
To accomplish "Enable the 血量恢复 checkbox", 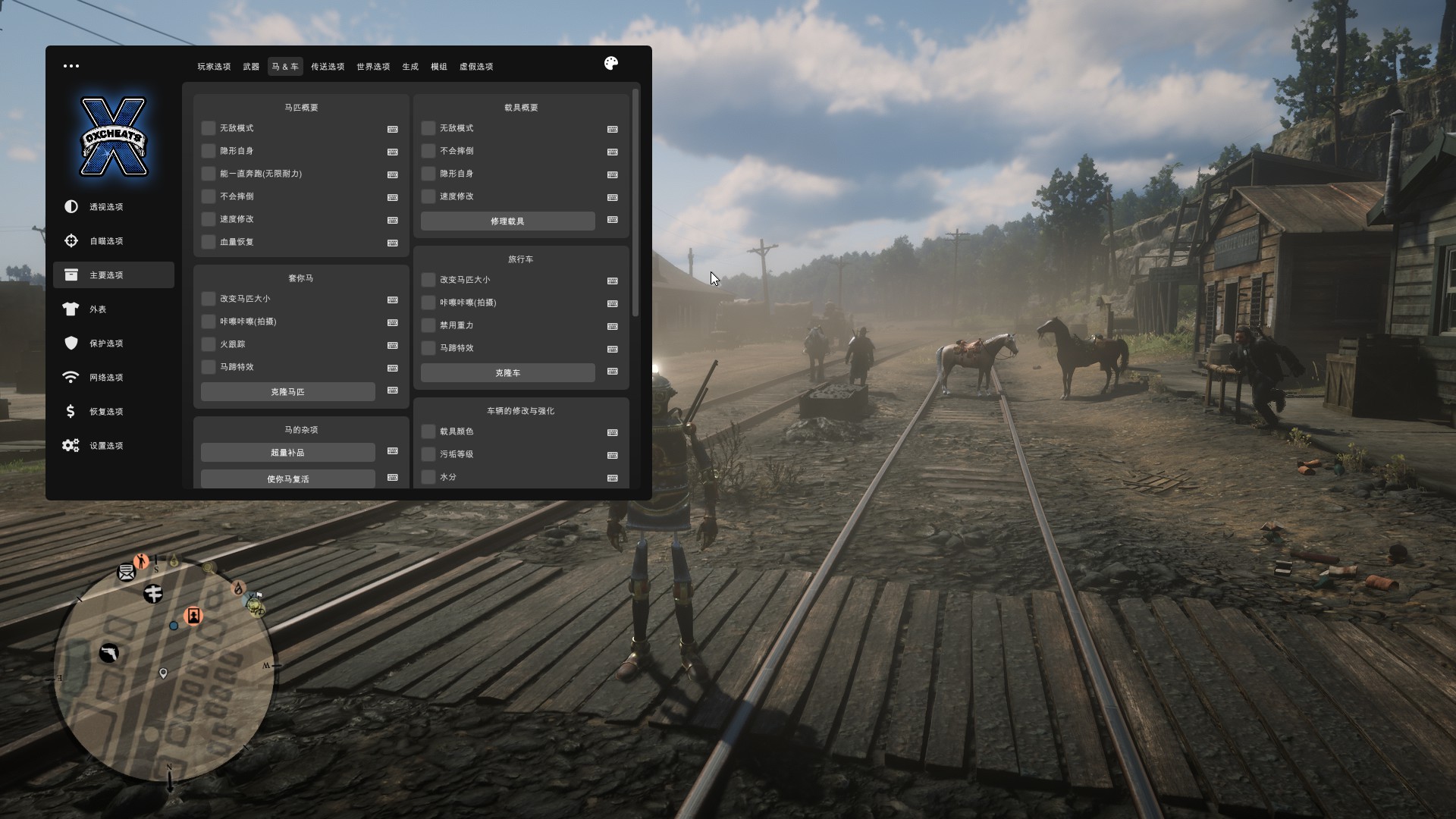I will click(209, 242).
